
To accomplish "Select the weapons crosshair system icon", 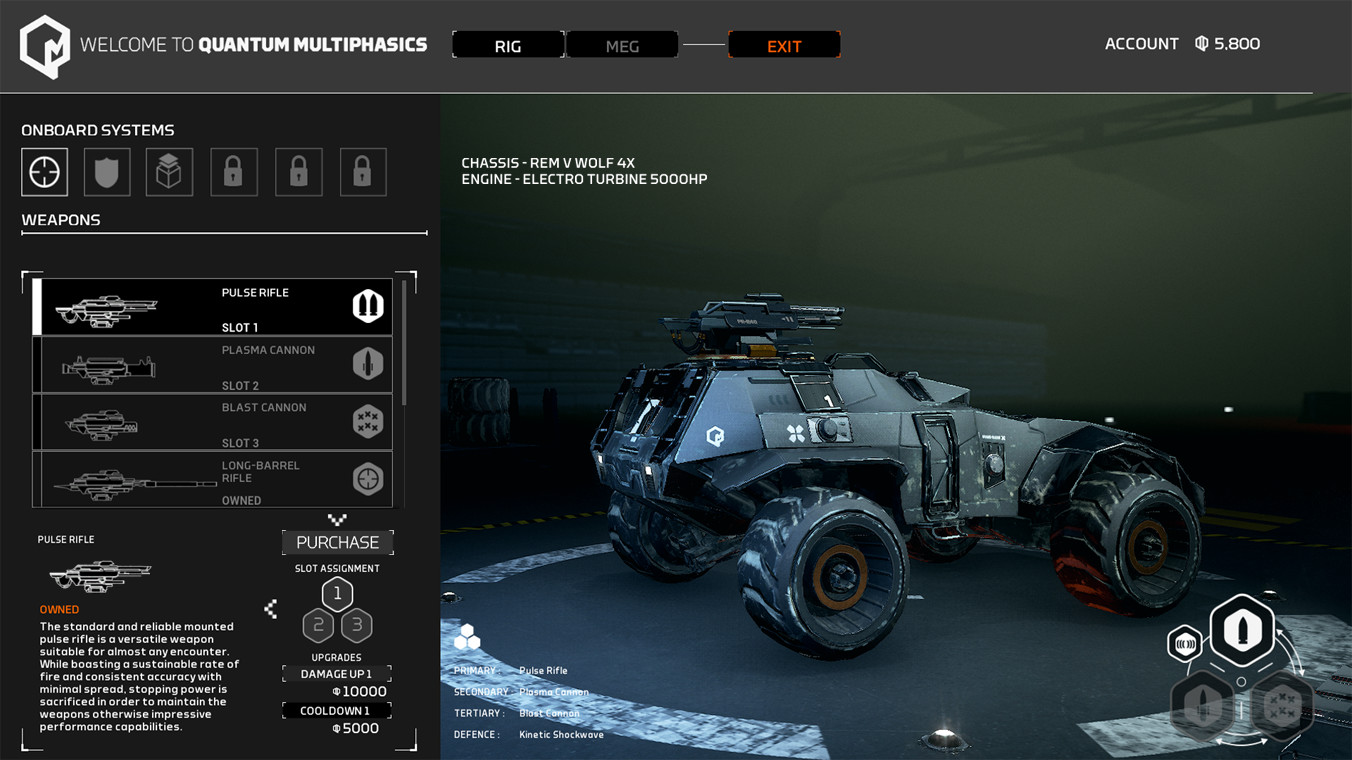I will coord(45,172).
